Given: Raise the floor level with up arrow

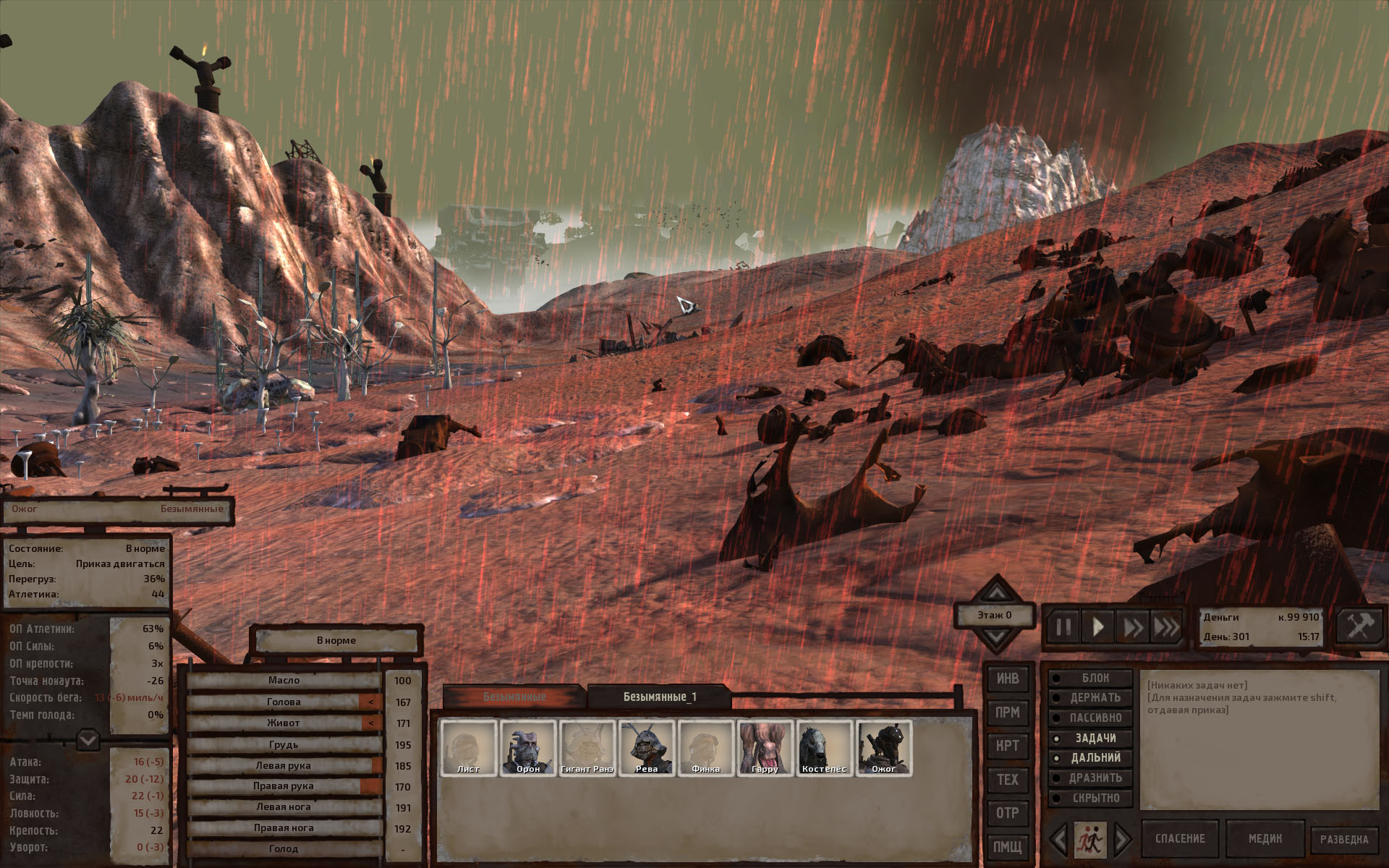Looking at the screenshot, I should click(996, 592).
